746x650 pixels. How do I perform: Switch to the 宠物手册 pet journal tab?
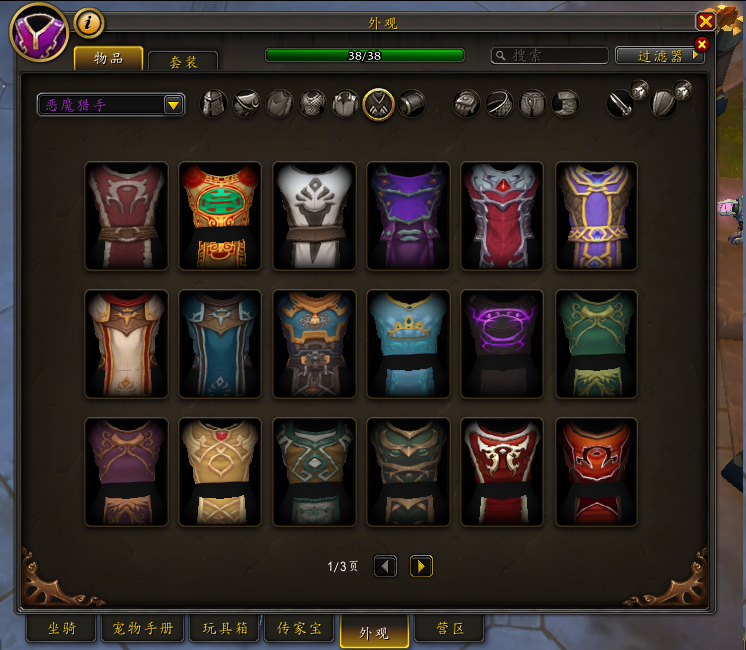(x=144, y=628)
